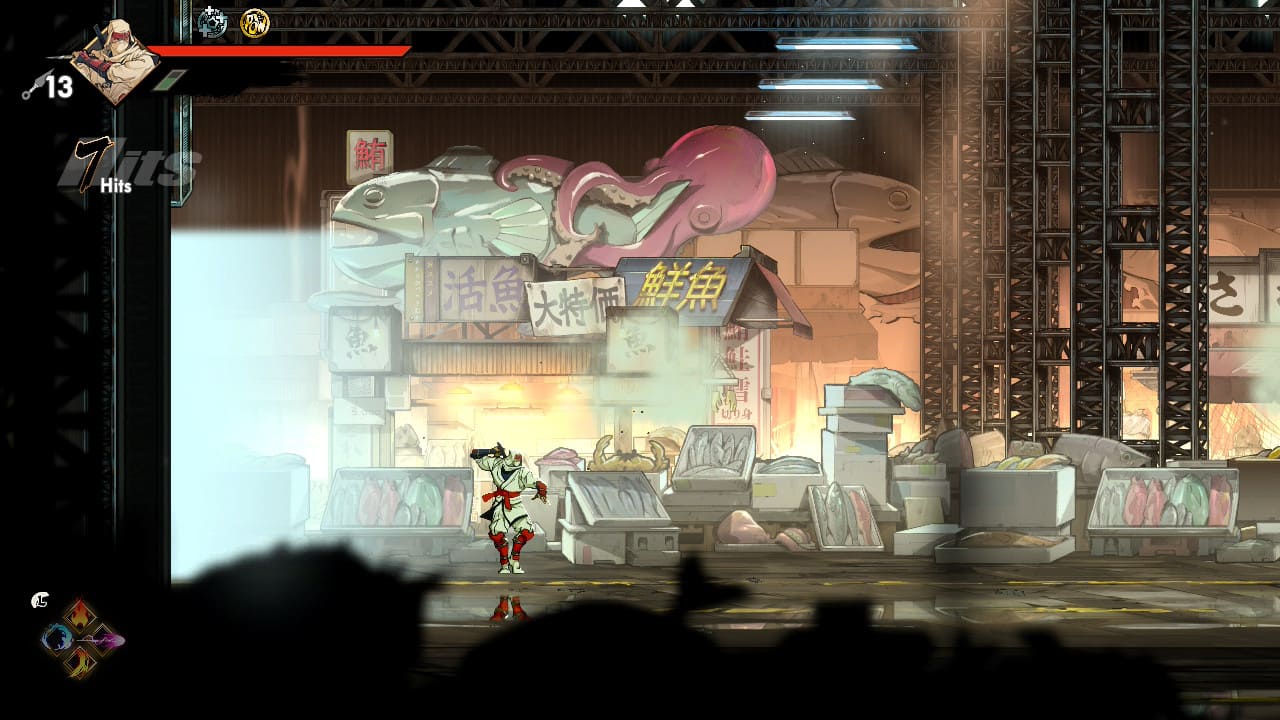
Task: Click the teal shuriken status icon
Action: click(x=212, y=21)
